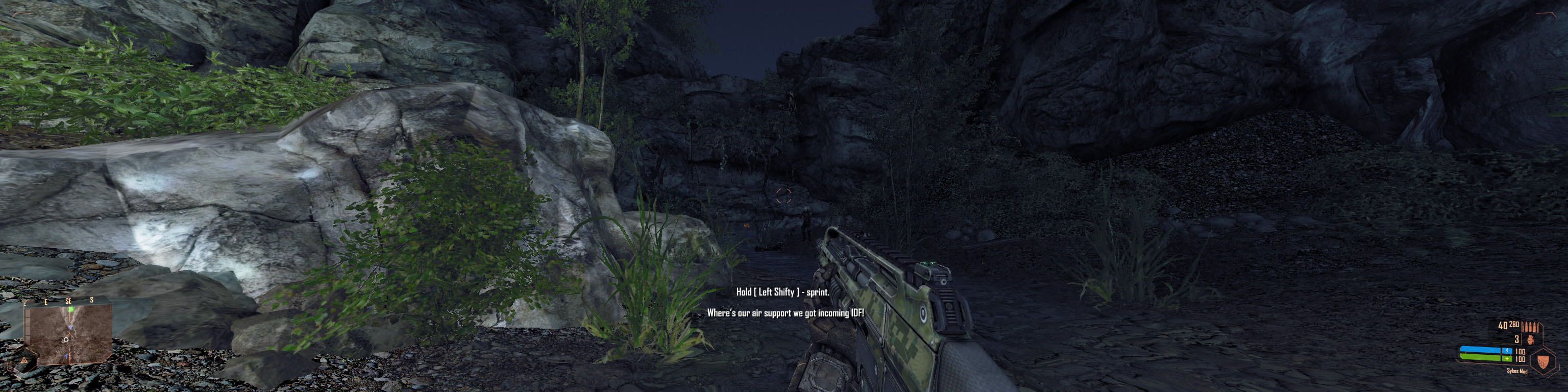Click the yellow health plus icon
Screen dimensions: 1568x392
point(1507,359)
